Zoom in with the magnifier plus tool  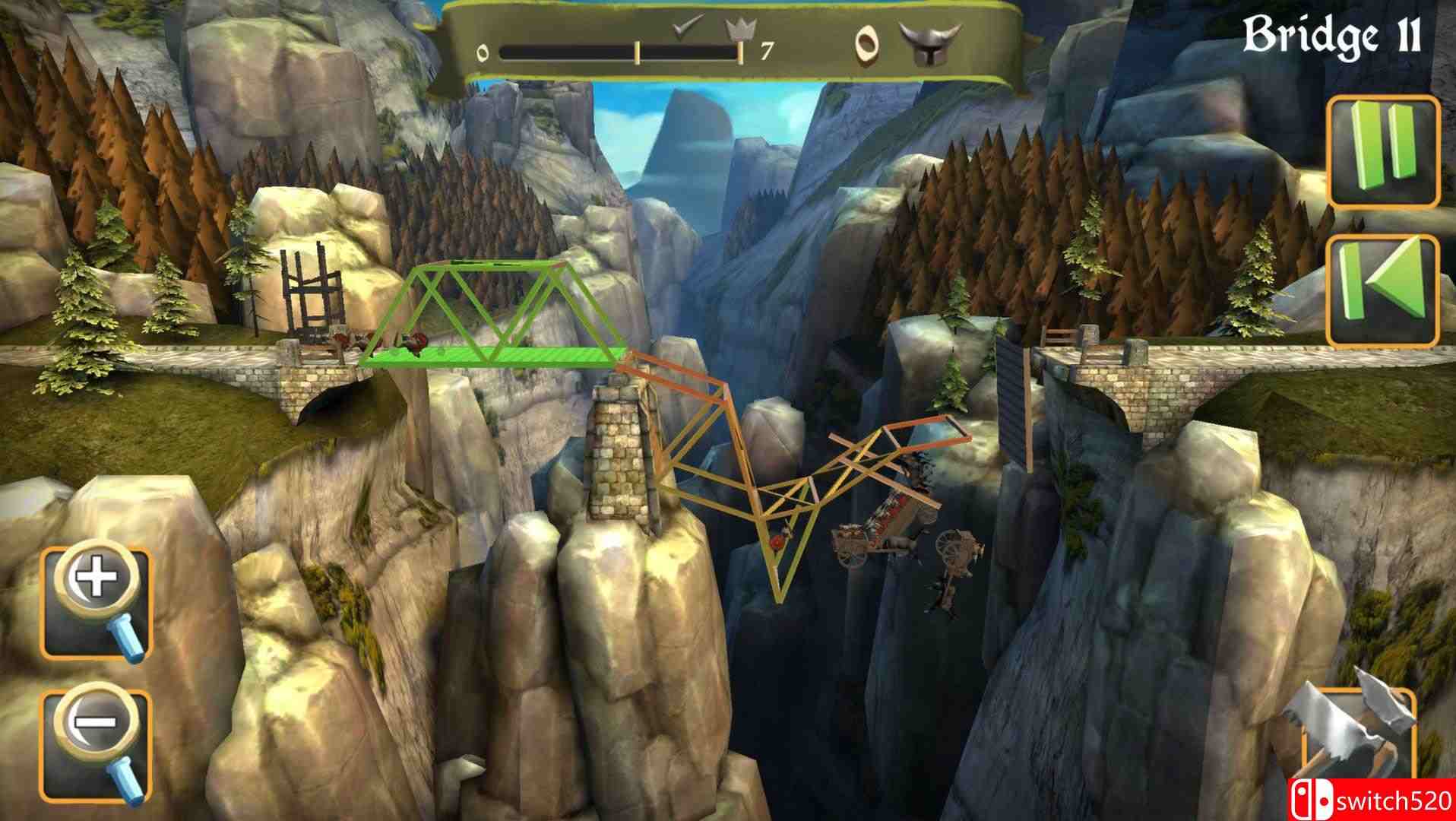97,603
